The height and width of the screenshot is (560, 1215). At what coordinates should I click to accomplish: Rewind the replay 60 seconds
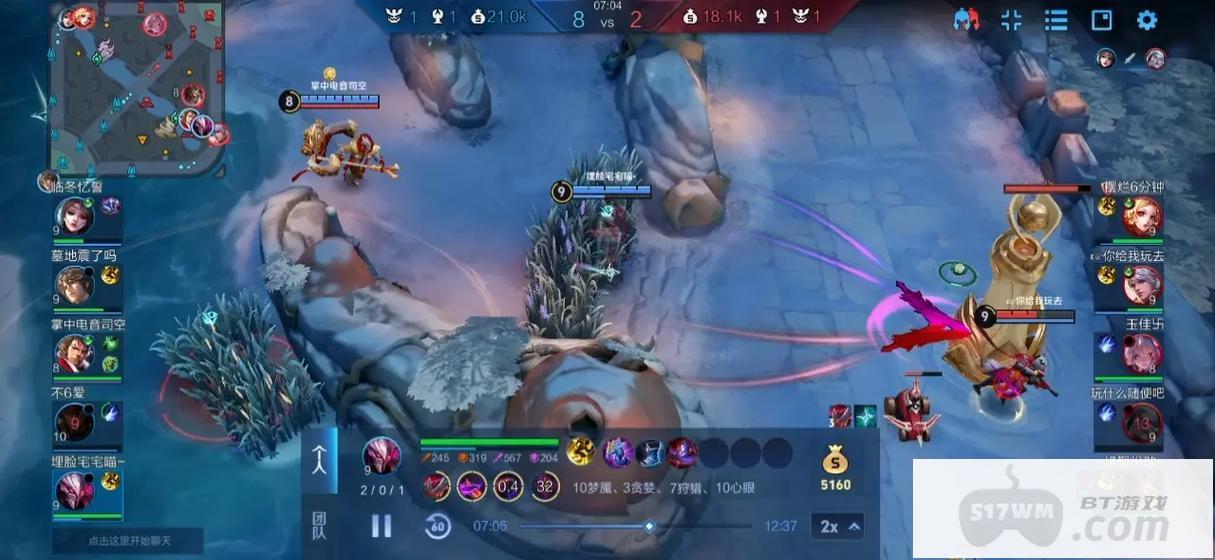[437, 526]
